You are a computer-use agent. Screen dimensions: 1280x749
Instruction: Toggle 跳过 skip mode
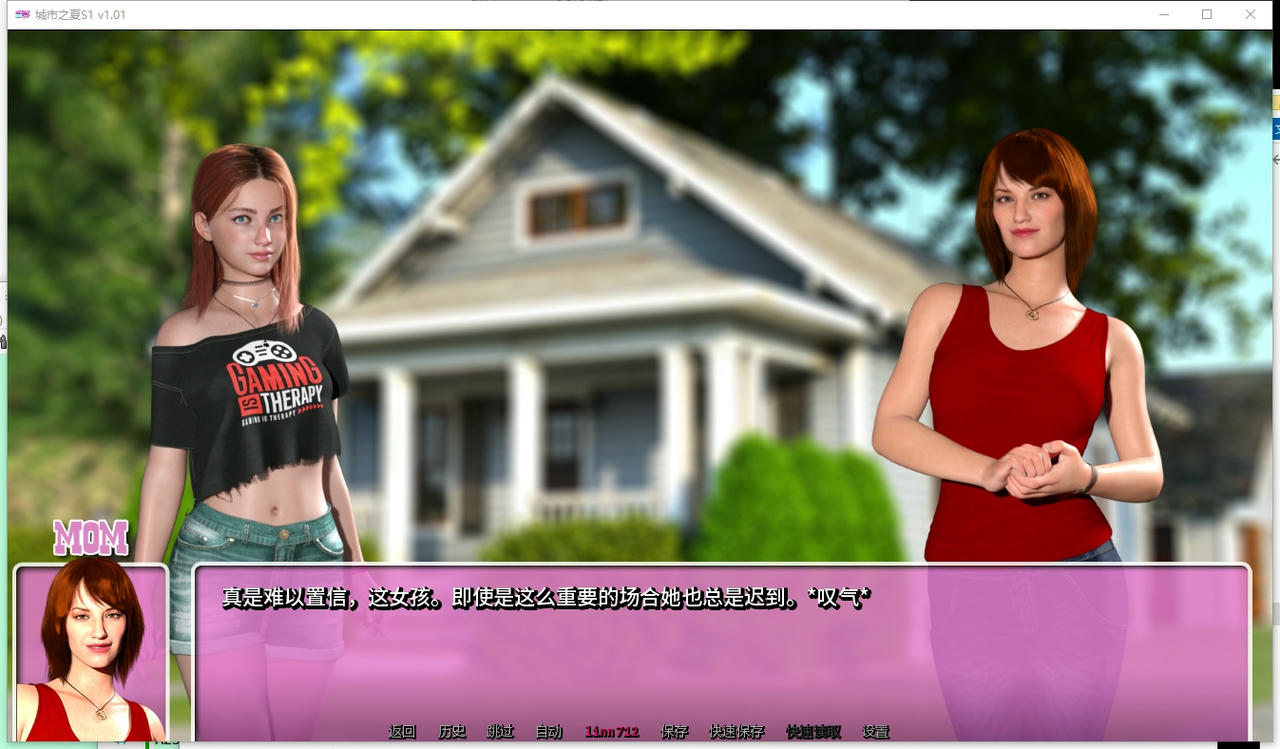click(x=500, y=731)
